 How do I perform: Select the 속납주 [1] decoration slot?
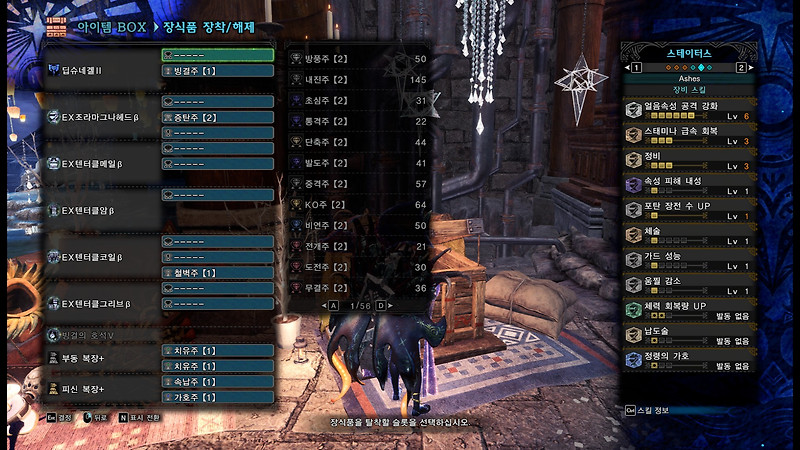217,381
